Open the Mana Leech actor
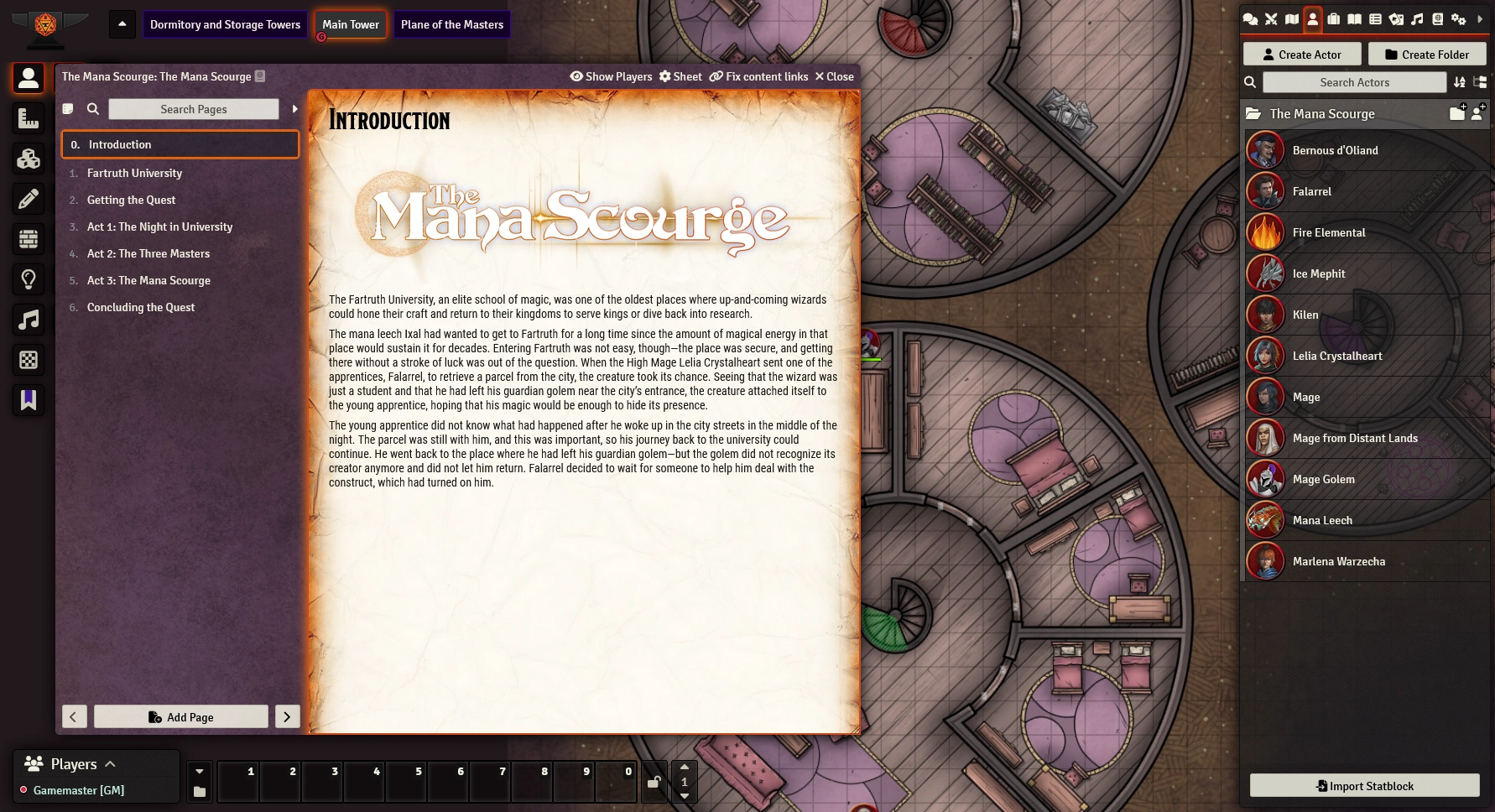Viewport: 1495px width, 812px height. click(1322, 520)
